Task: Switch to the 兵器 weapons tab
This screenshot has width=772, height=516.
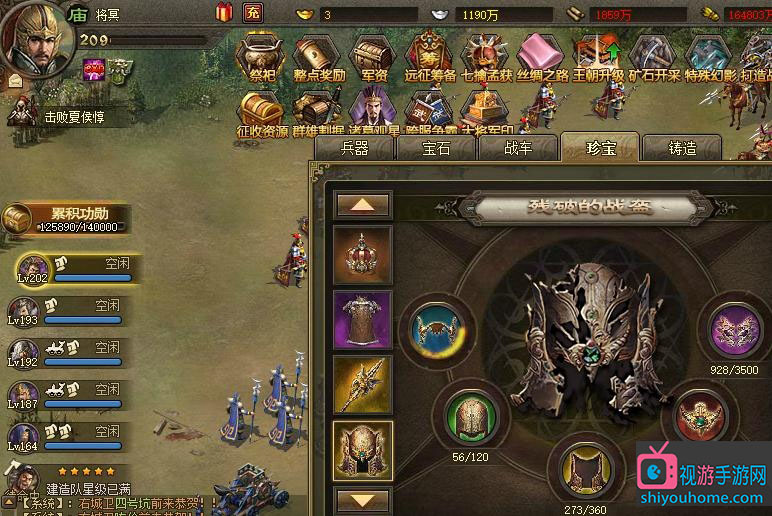Action: (x=355, y=148)
